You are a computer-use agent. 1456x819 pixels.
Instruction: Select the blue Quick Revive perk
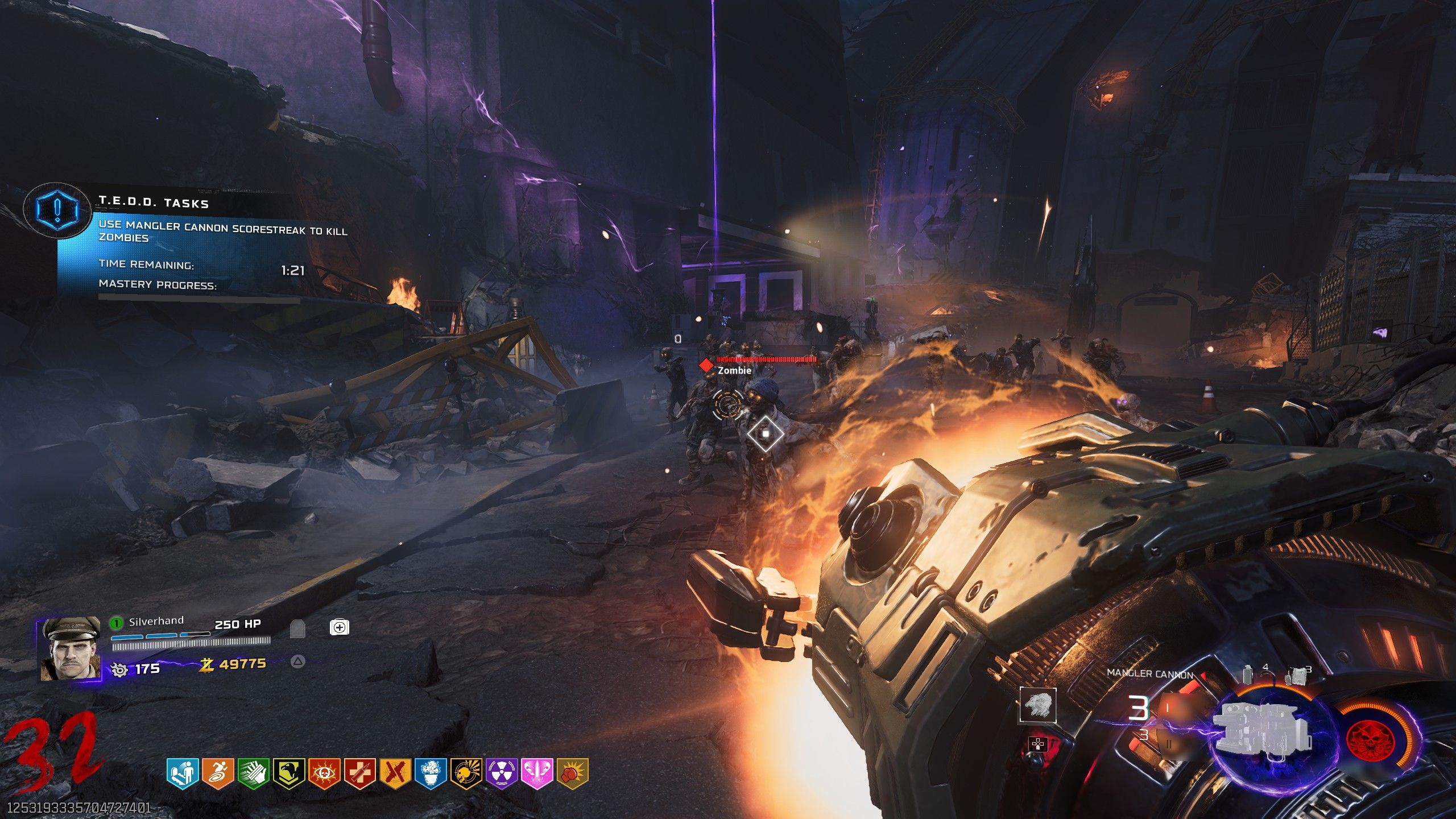point(183,773)
